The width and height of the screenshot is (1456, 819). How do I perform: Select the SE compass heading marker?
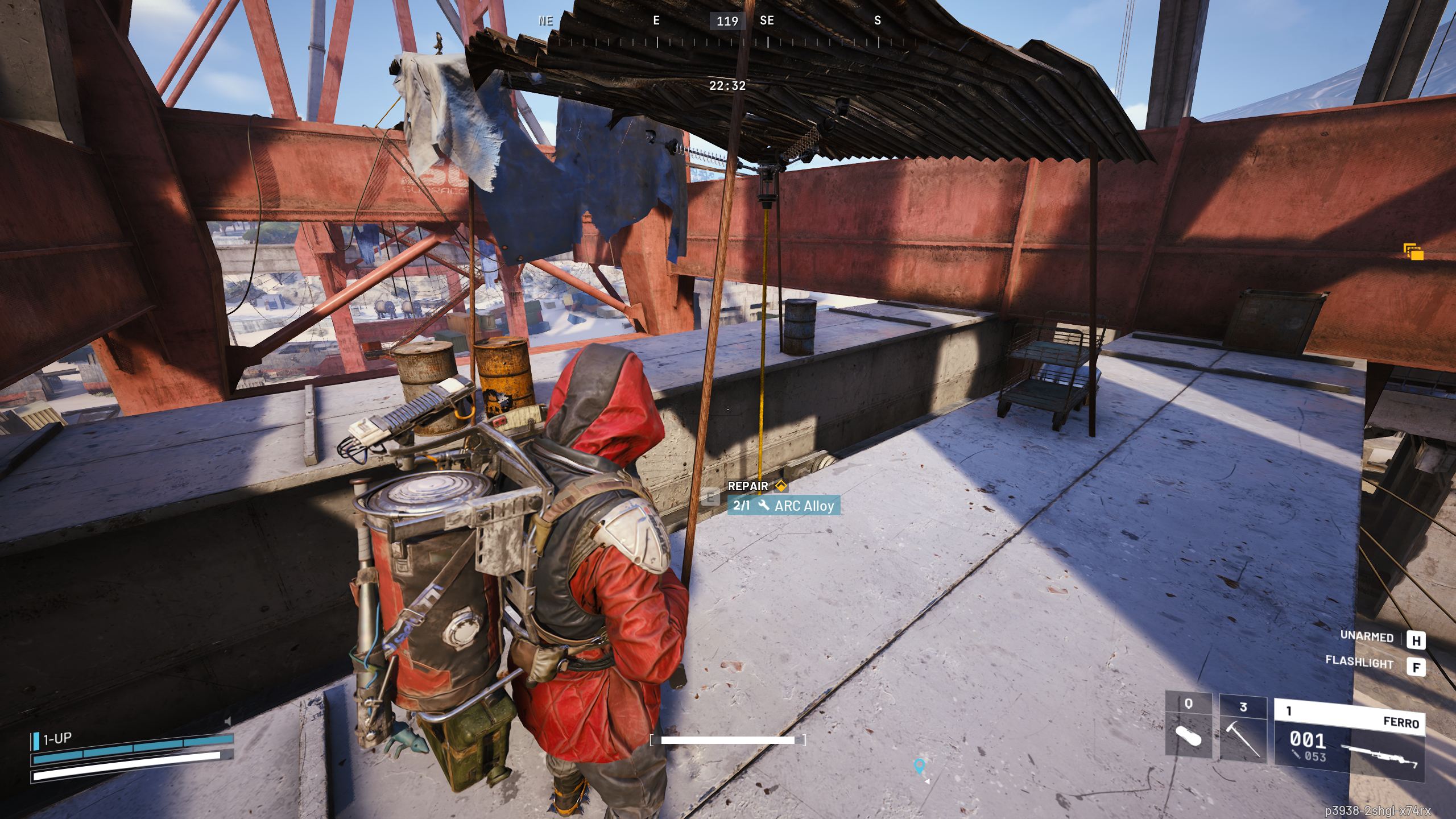click(767, 22)
